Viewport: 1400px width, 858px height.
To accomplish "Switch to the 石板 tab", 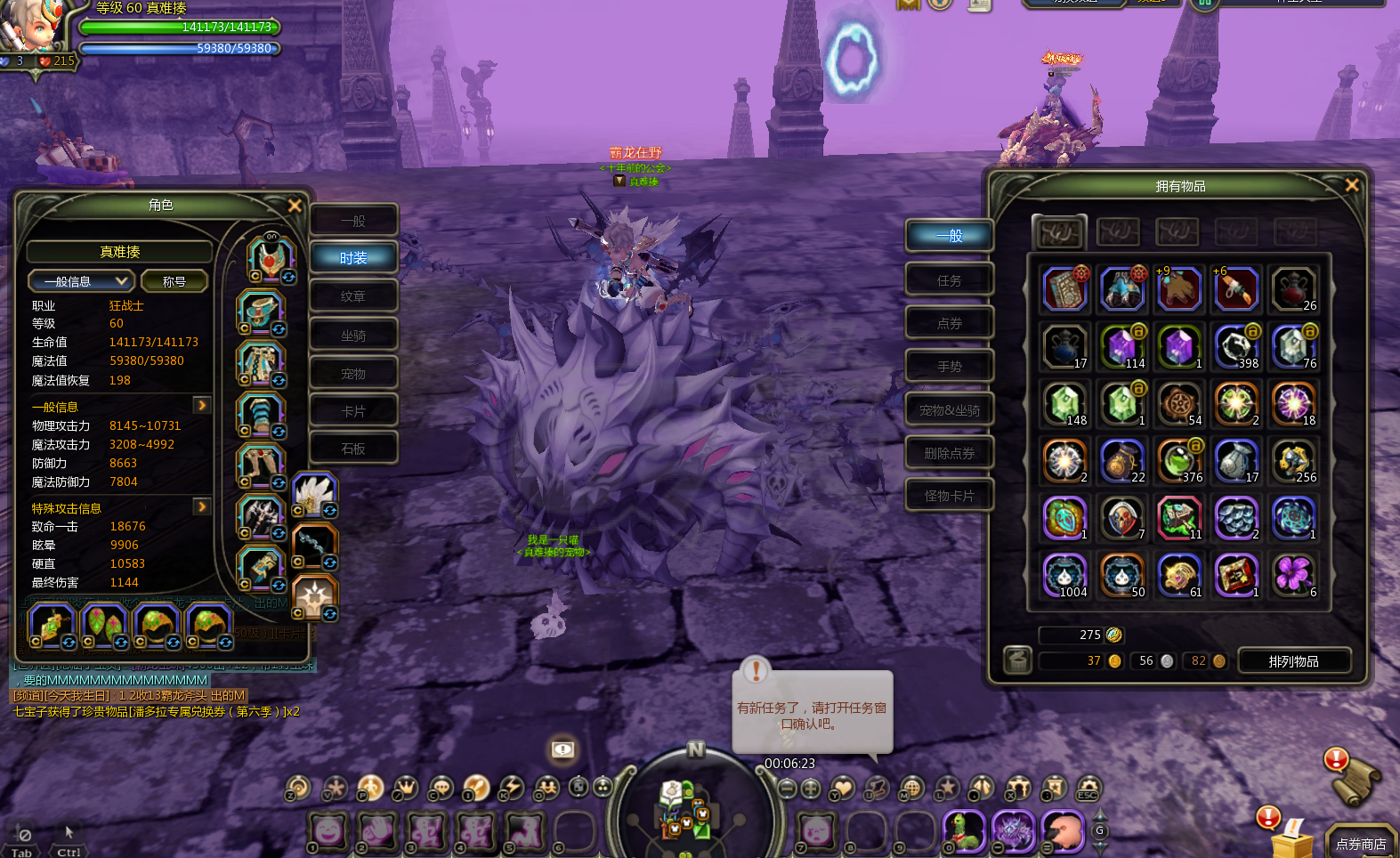I will pyautogui.click(x=353, y=449).
